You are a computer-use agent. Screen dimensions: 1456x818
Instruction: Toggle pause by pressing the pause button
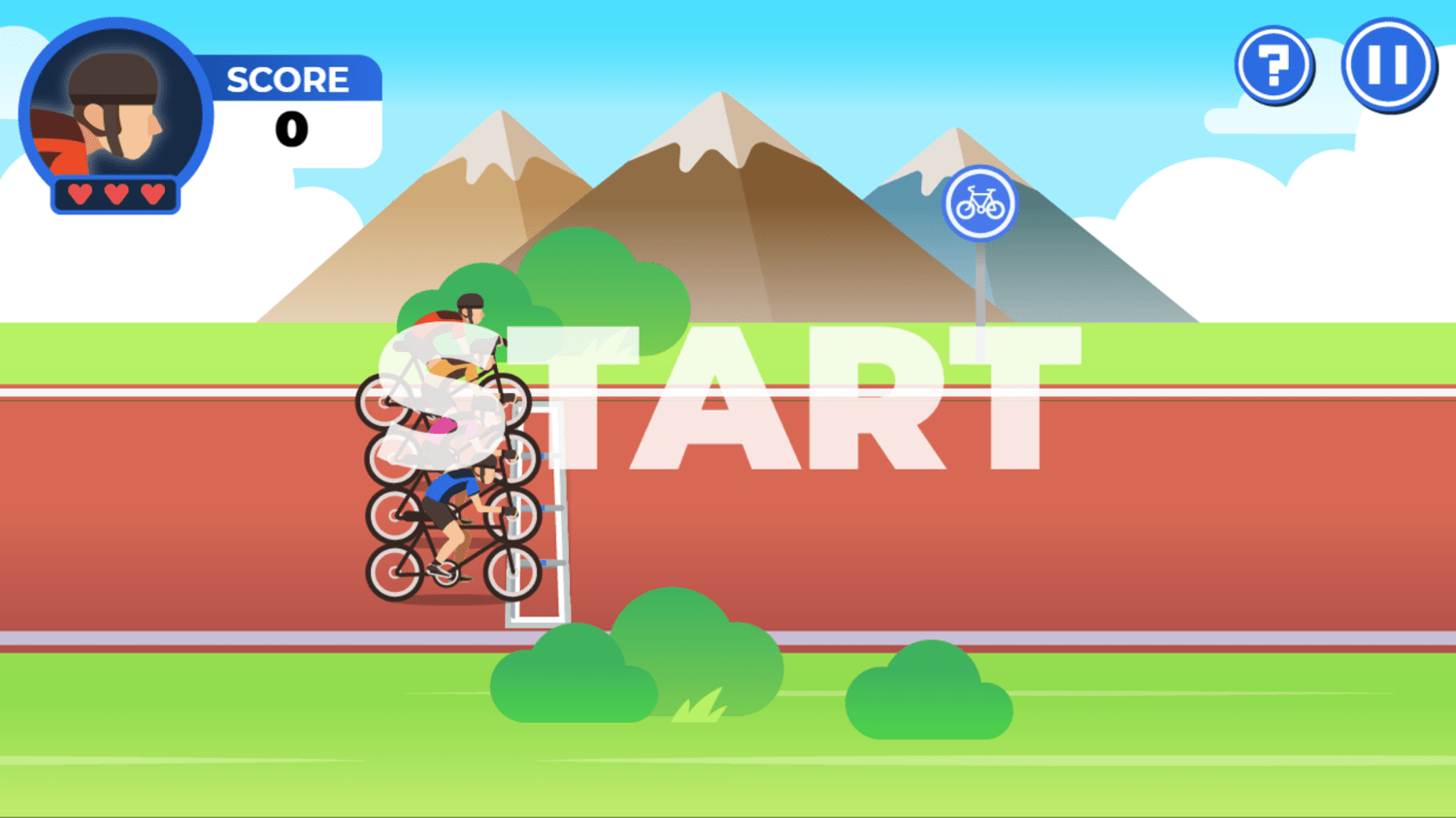click(1389, 64)
